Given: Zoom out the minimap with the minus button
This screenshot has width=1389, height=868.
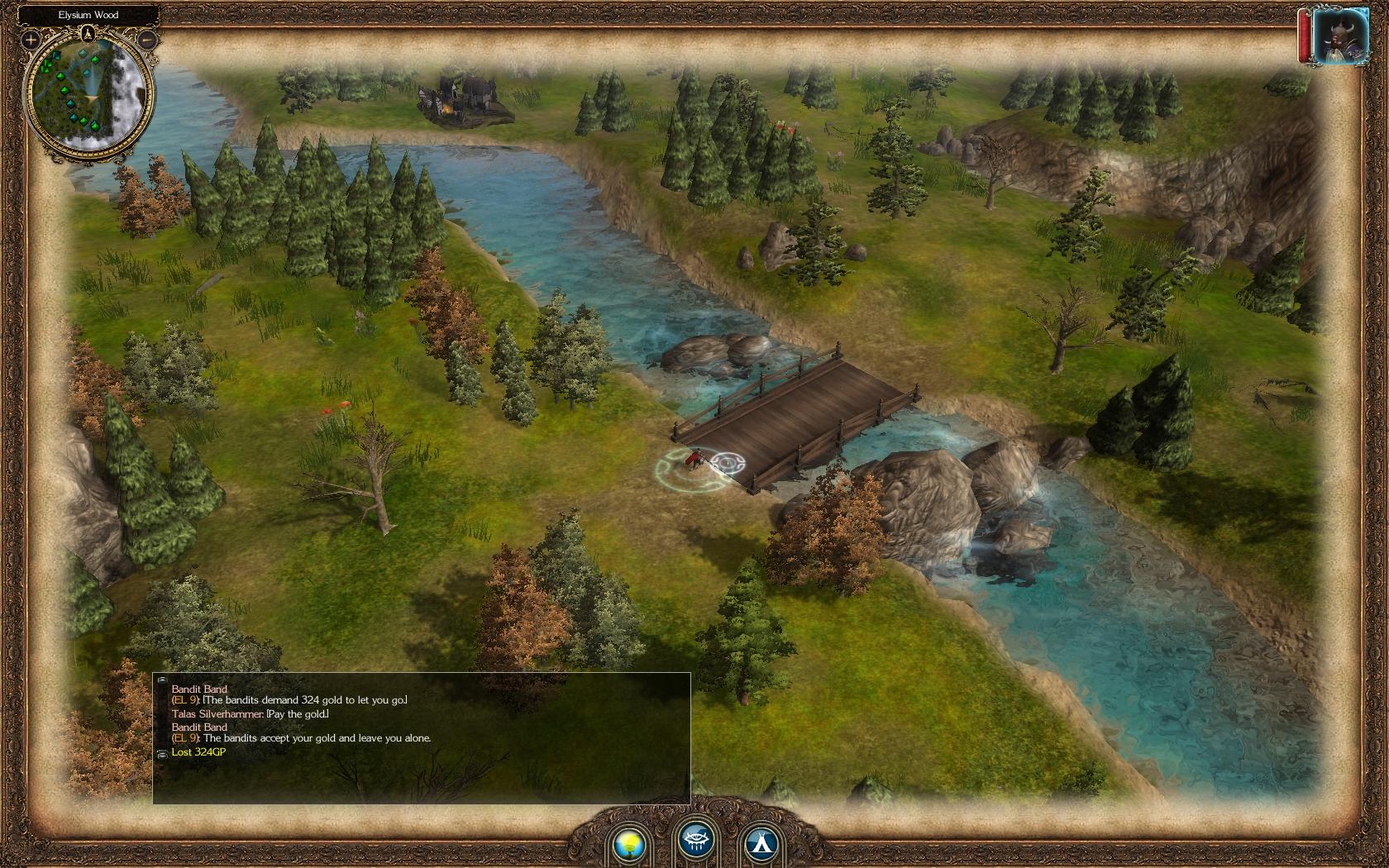Looking at the screenshot, I should coord(147,39).
